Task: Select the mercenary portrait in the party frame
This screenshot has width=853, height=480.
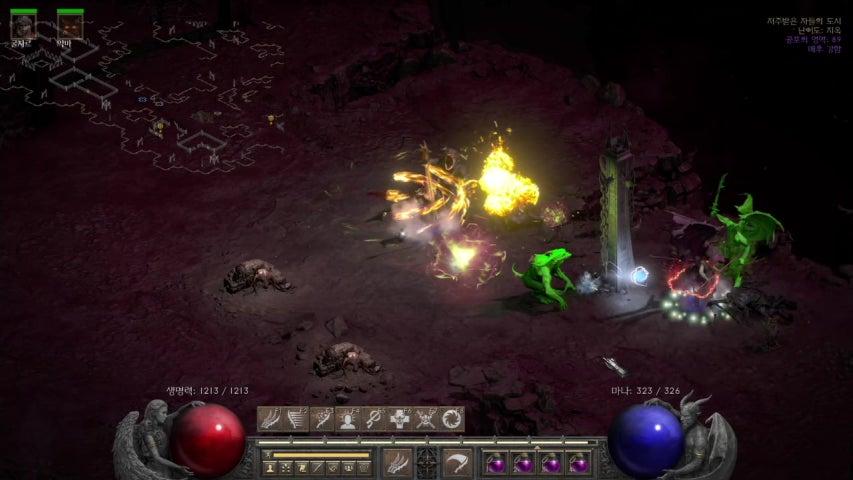Action: [23, 26]
